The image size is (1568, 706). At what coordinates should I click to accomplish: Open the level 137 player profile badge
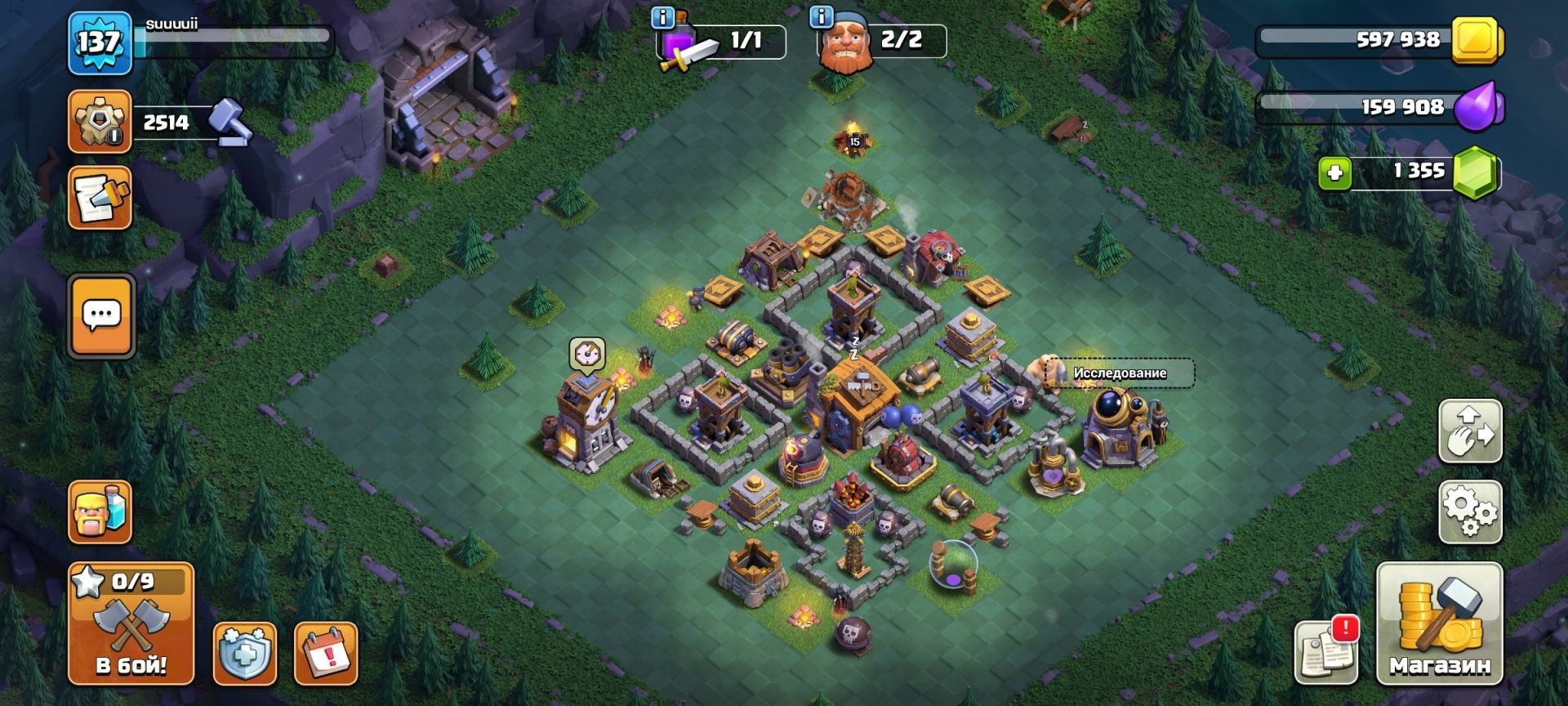(100, 42)
